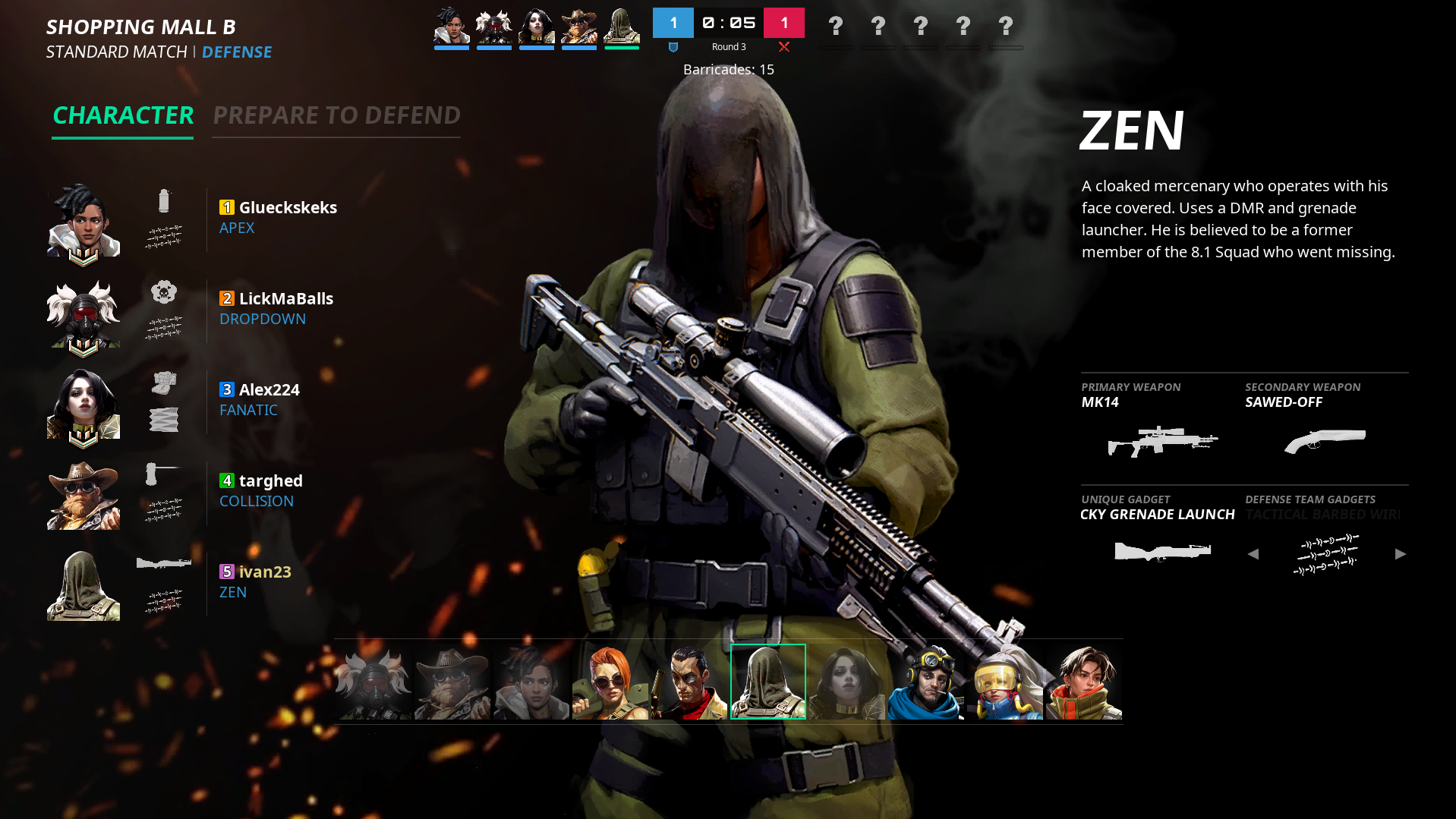Pick the dark-haired pale woman portrait
The width and height of the screenshot is (1456, 819).
point(846,681)
